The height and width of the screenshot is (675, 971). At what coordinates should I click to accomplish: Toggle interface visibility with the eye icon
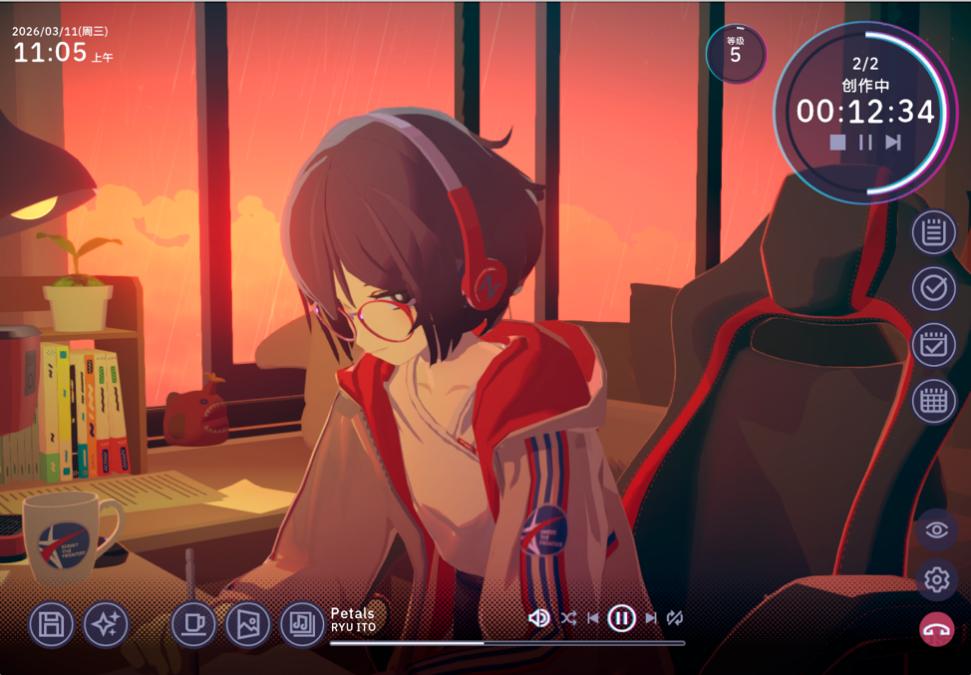tap(936, 530)
